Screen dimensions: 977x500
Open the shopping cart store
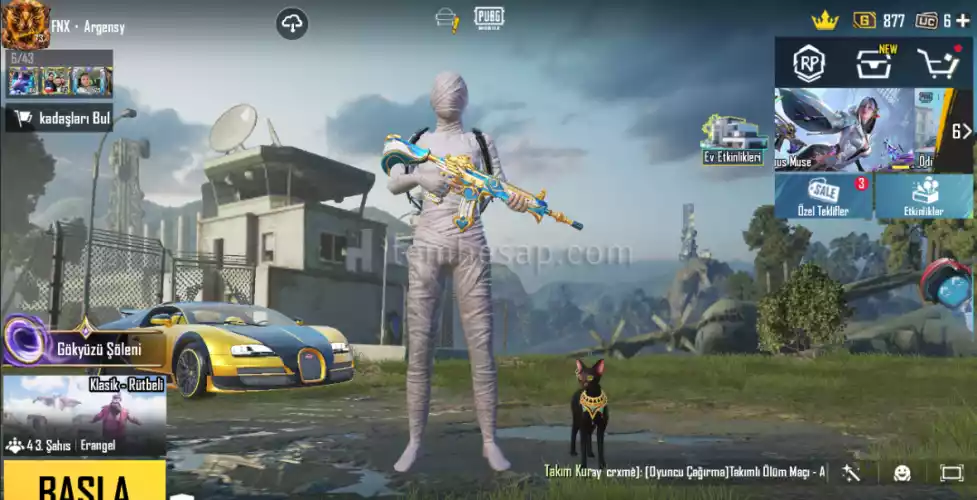tap(937, 63)
